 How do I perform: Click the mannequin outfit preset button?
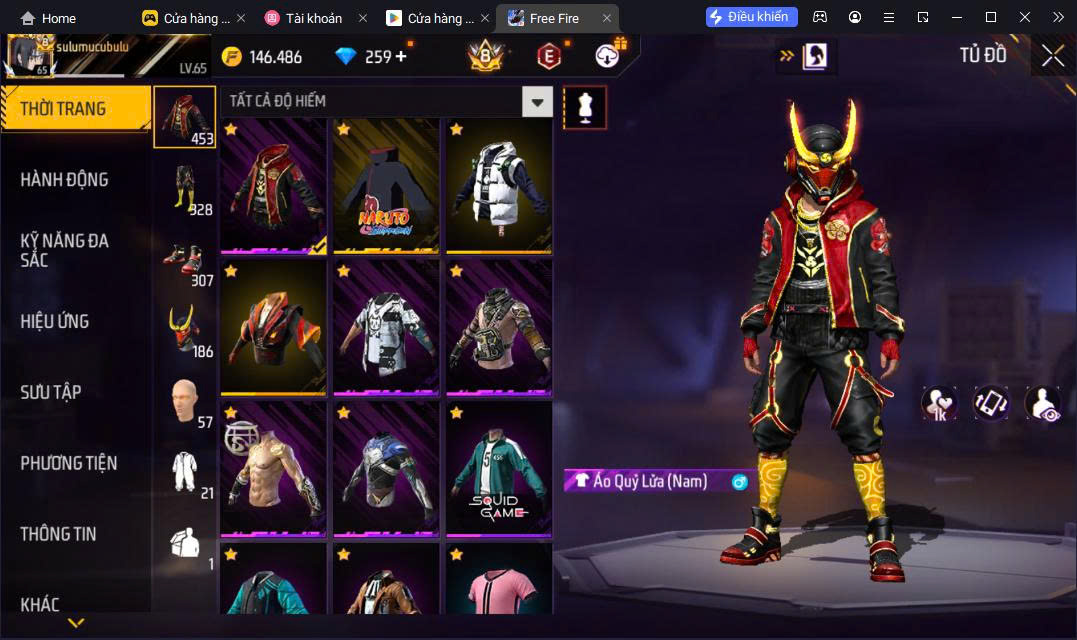pos(585,107)
